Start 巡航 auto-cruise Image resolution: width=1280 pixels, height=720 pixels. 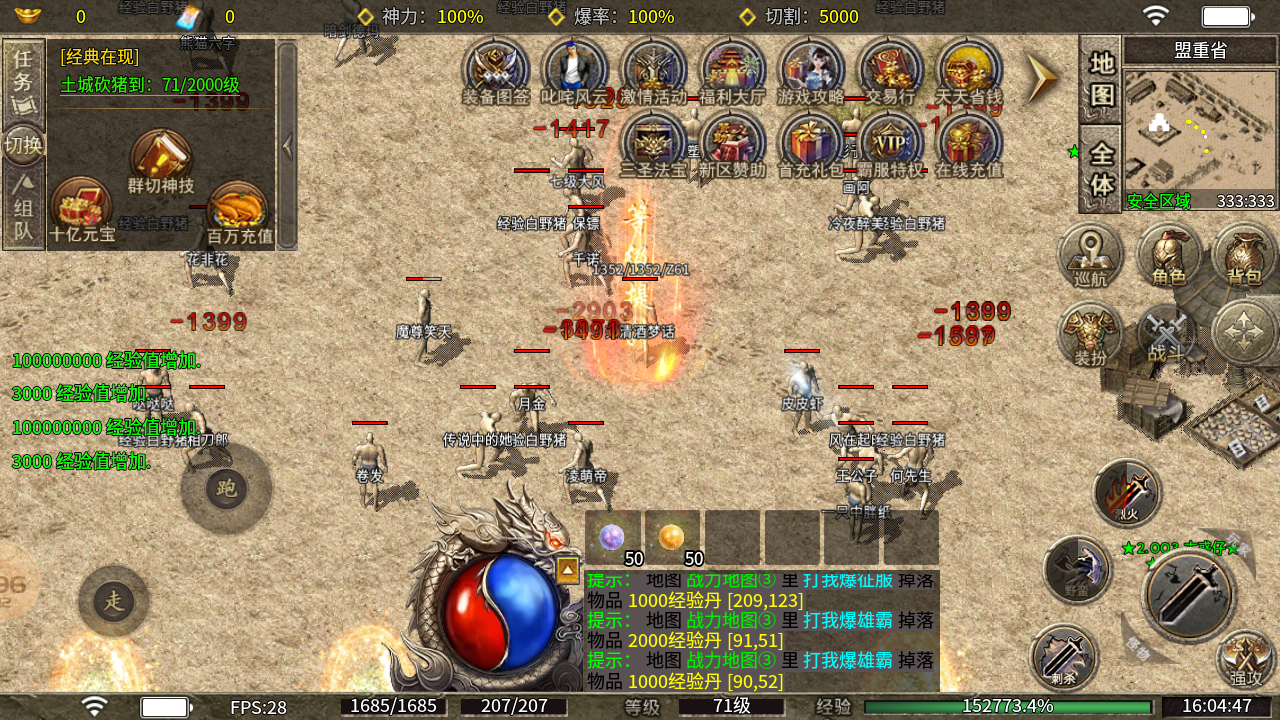coord(1090,254)
